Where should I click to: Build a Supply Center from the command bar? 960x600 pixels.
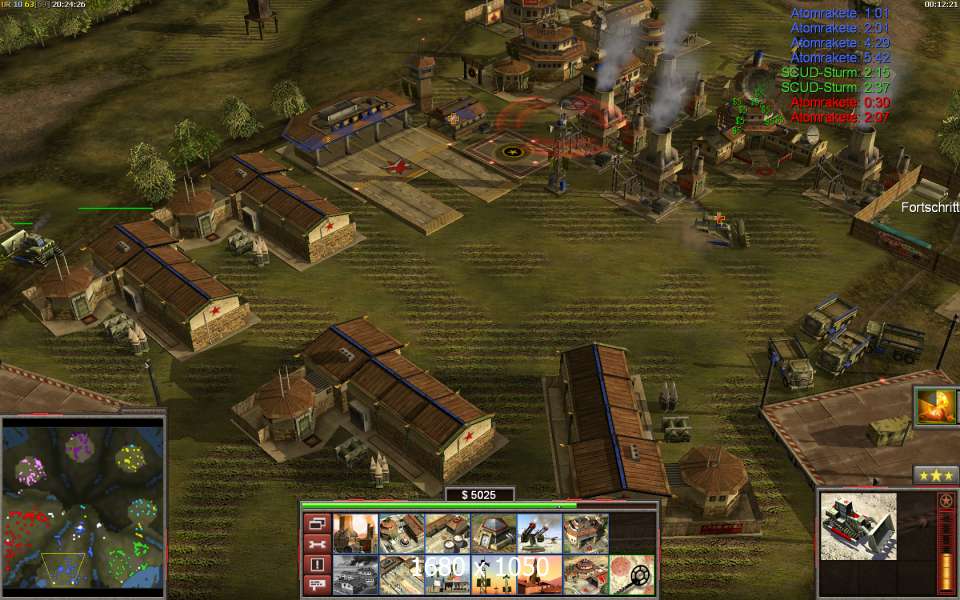[x=447, y=533]
